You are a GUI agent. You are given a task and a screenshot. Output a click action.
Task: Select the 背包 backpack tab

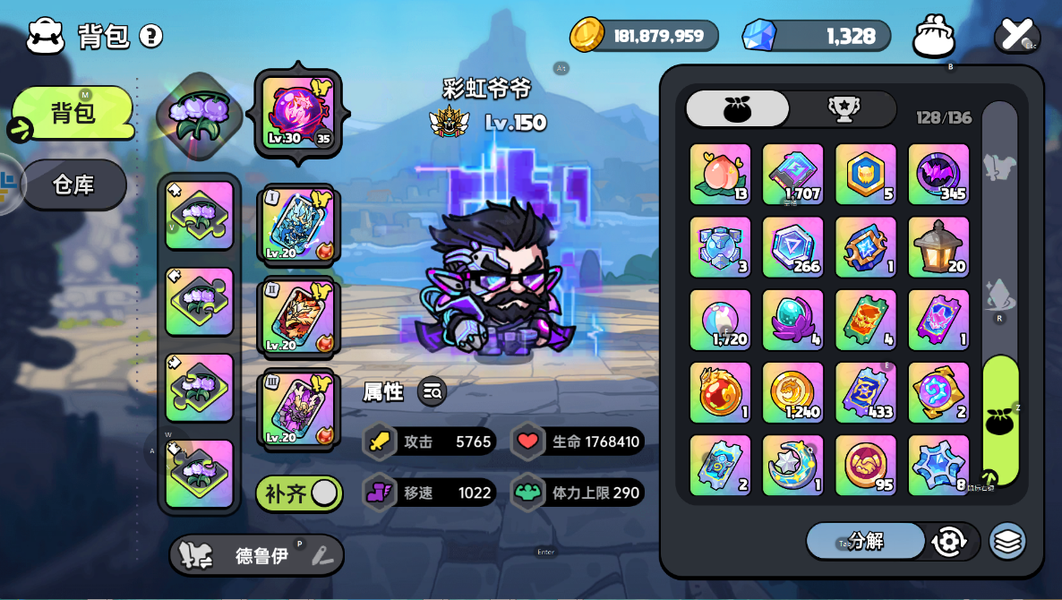point(73,112)
